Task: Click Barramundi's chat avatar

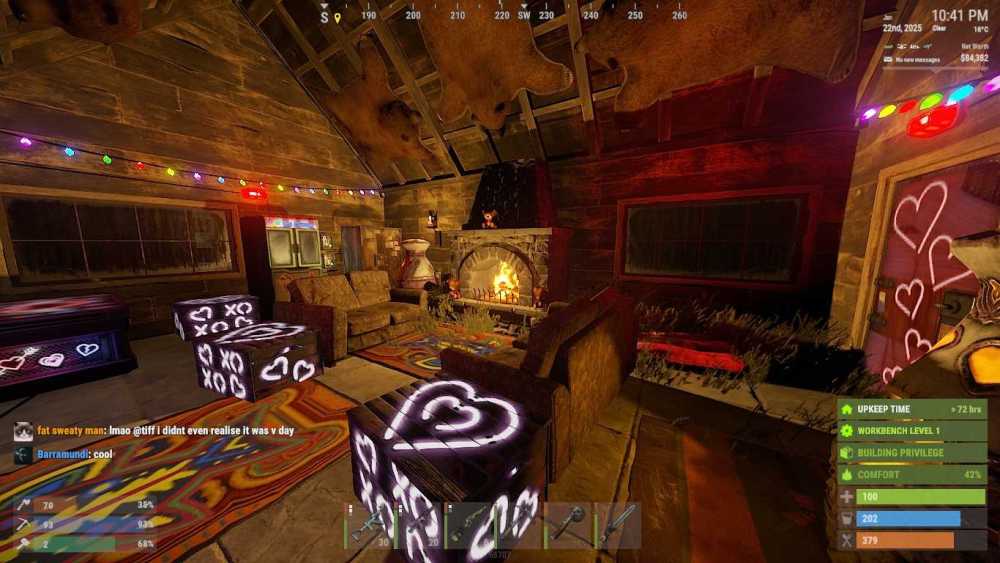Action: point(23,453)
